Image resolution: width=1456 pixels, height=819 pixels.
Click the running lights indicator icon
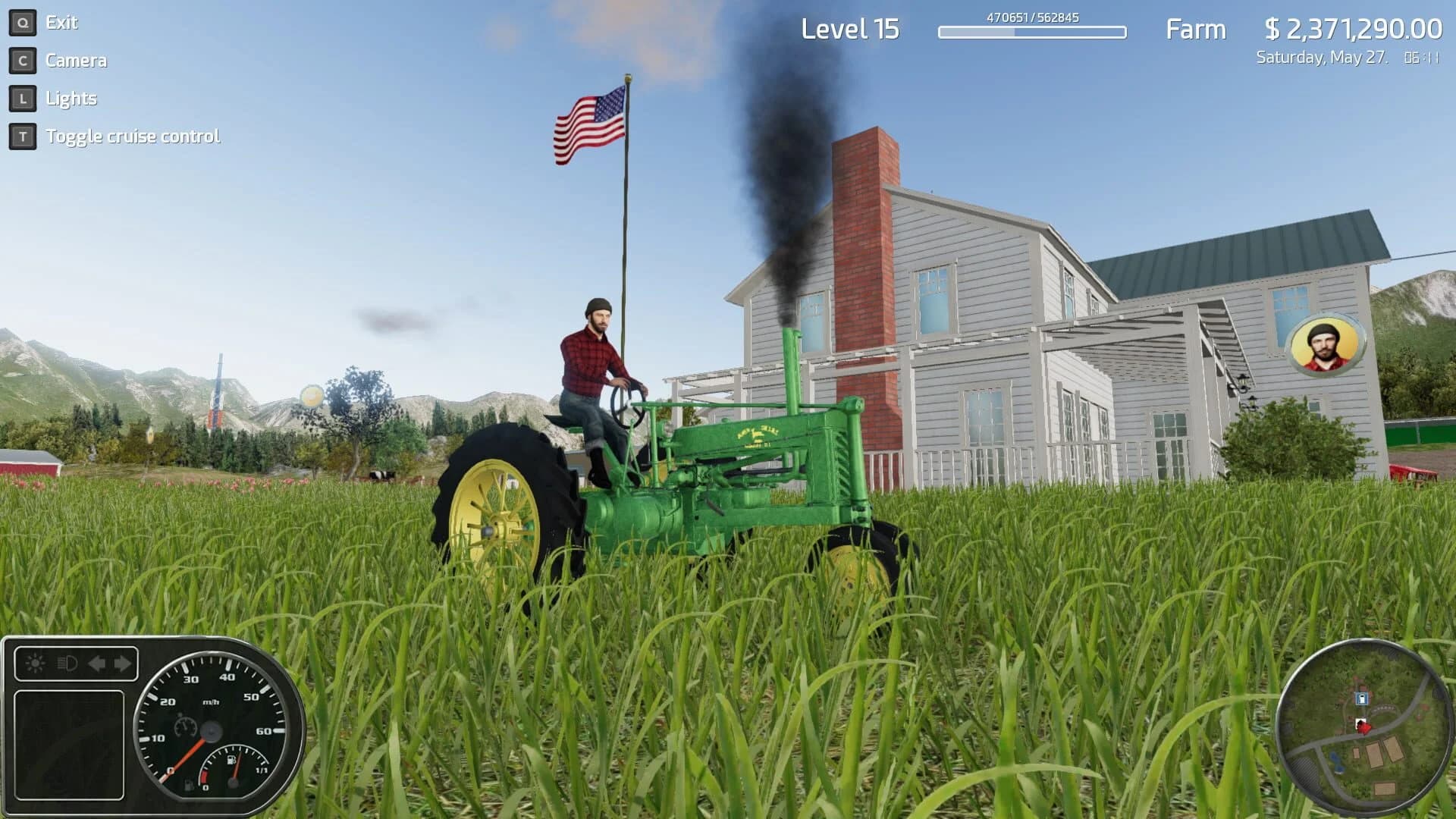pos(35,662)
